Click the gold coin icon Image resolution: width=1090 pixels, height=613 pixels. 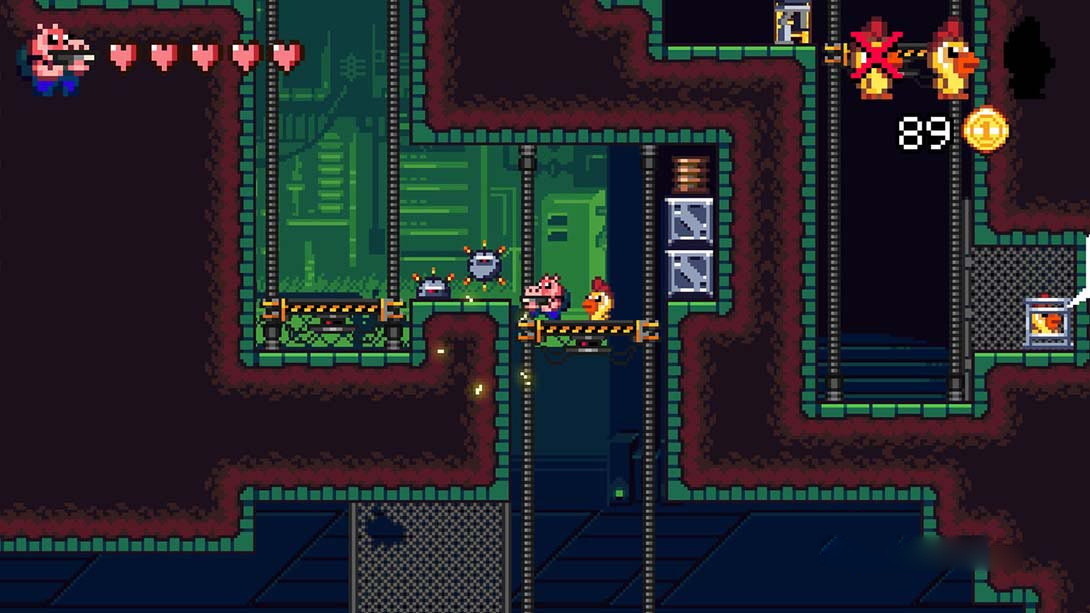coord(985,130)
